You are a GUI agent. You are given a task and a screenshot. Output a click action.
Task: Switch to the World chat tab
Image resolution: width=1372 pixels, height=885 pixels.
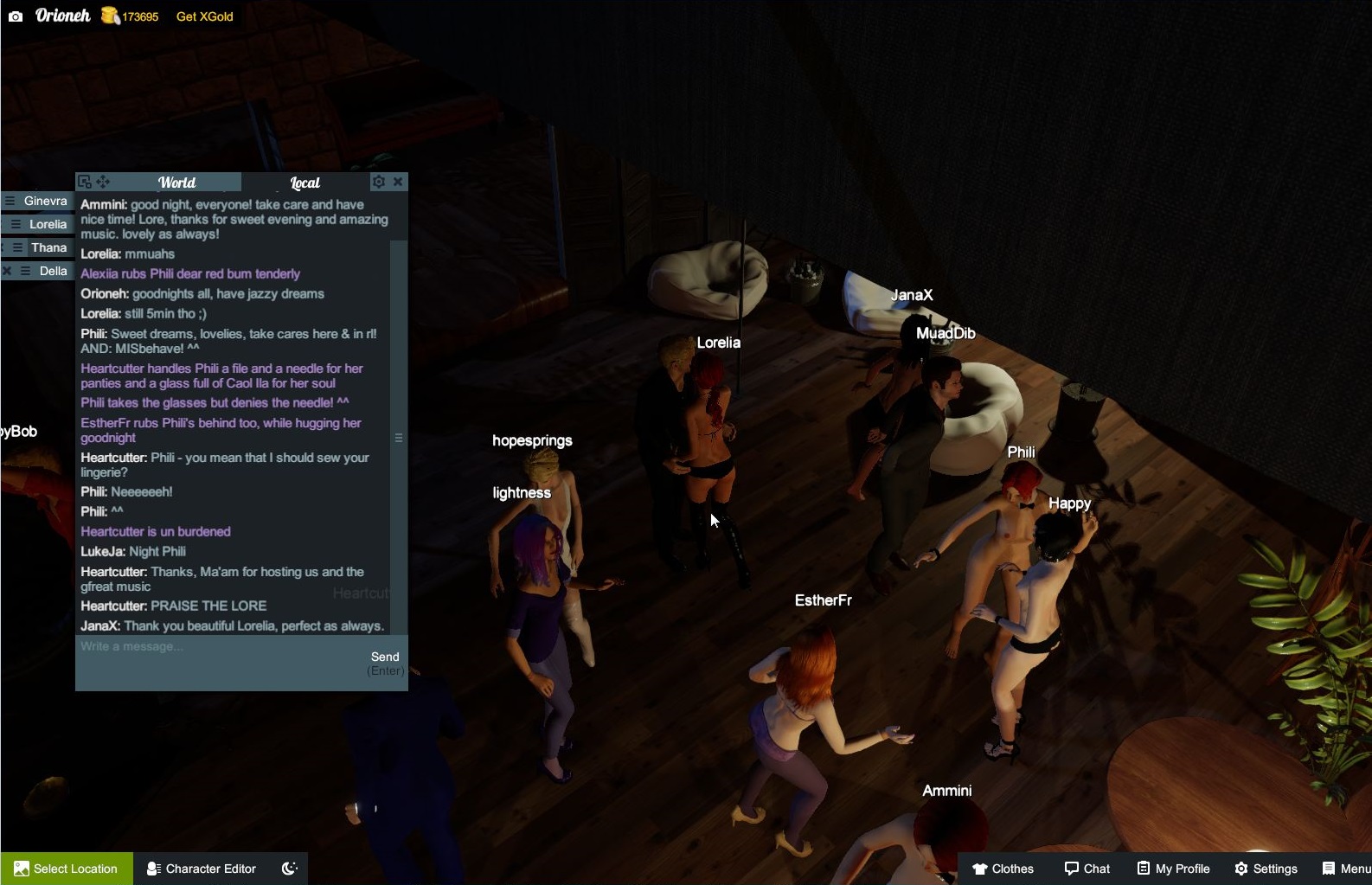[x=176, y=183]
